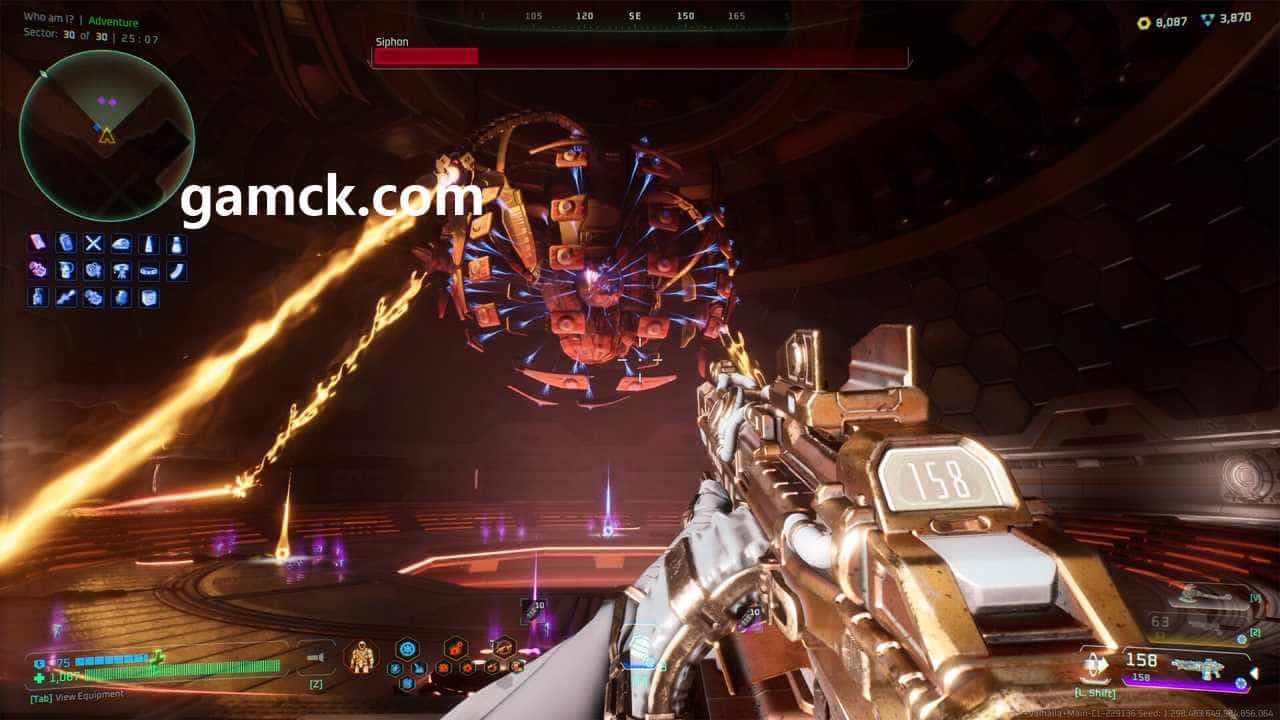Click the circular minimap
Image resolution: width=1280 pixels, height=720 pixels.
[107, 135]
